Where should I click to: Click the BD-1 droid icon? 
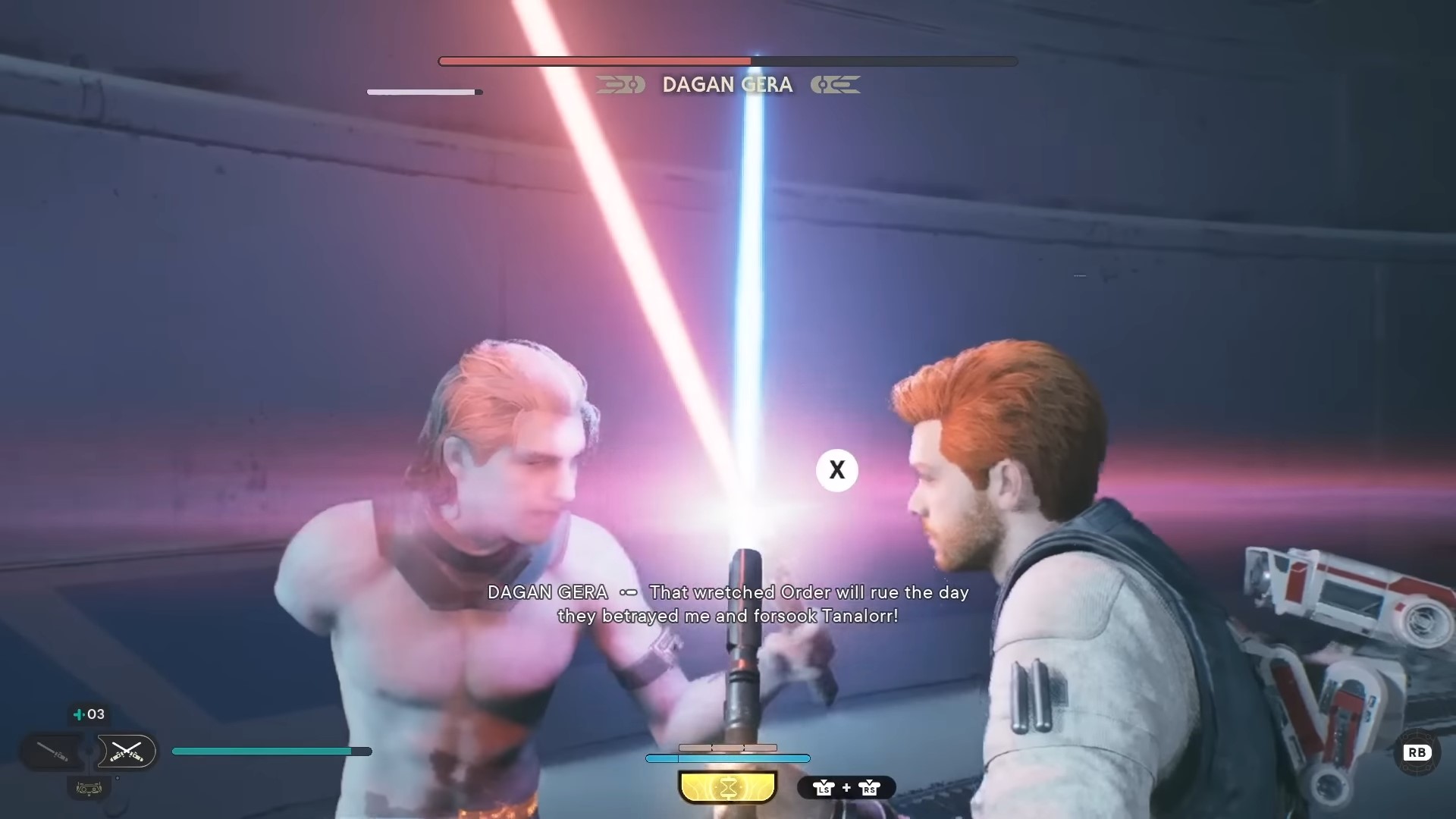89,789
